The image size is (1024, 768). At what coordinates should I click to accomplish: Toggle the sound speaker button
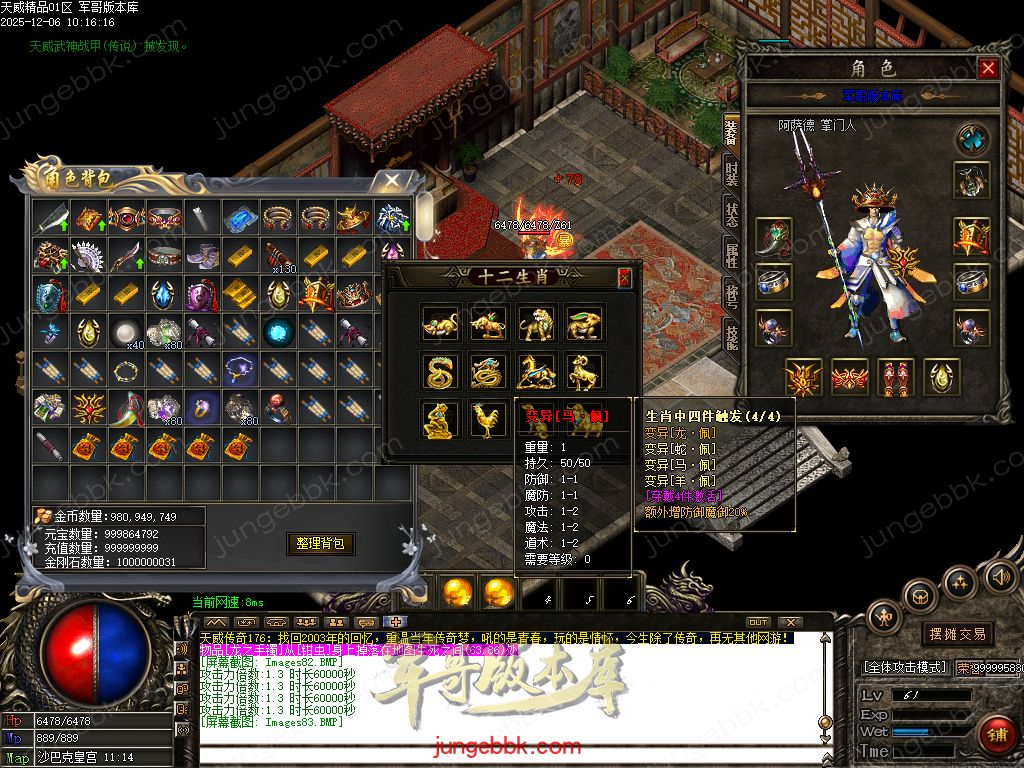[x=999, y=576]
